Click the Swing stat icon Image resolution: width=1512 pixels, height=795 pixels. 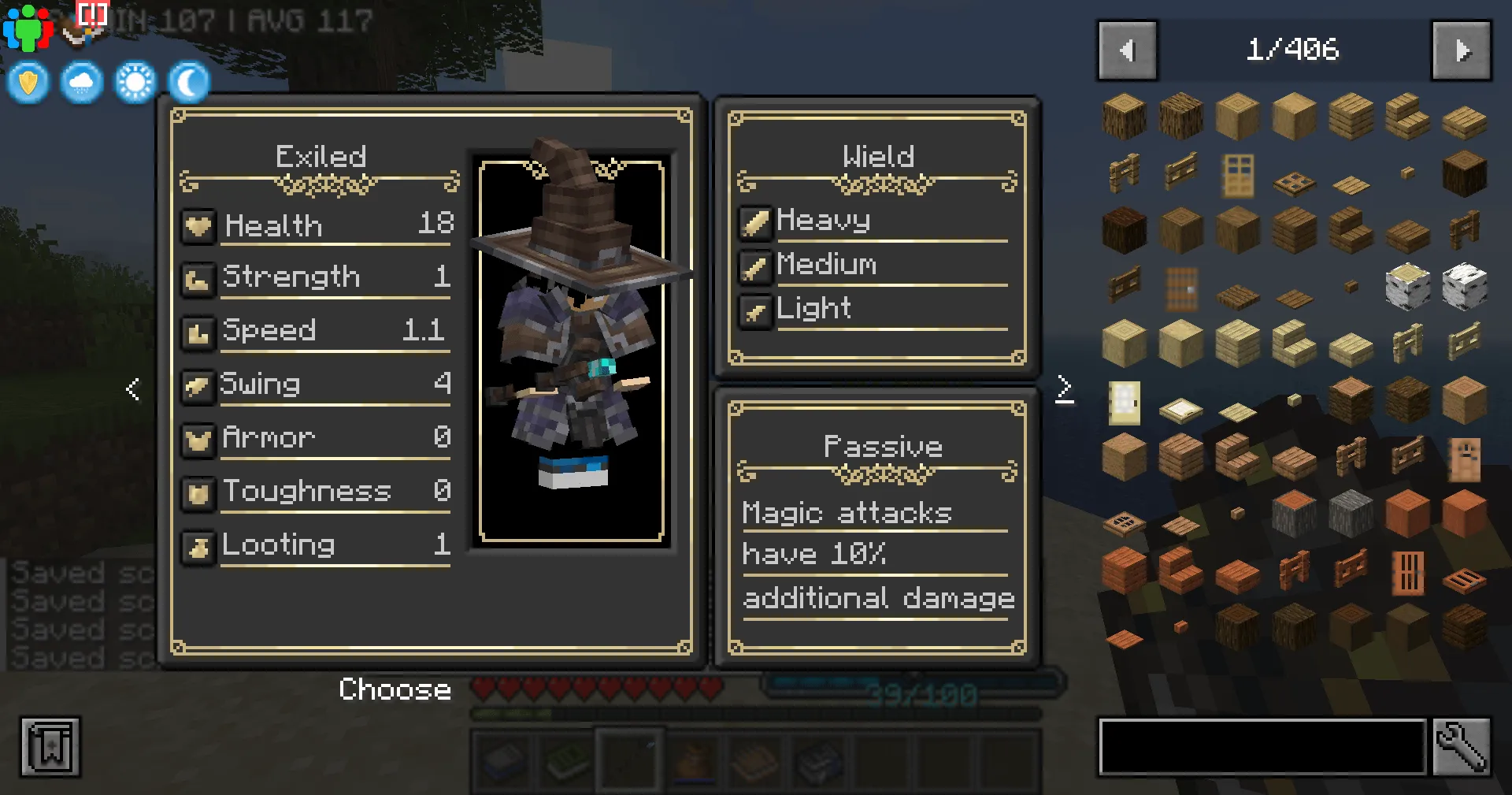click(x=198, y=384)
